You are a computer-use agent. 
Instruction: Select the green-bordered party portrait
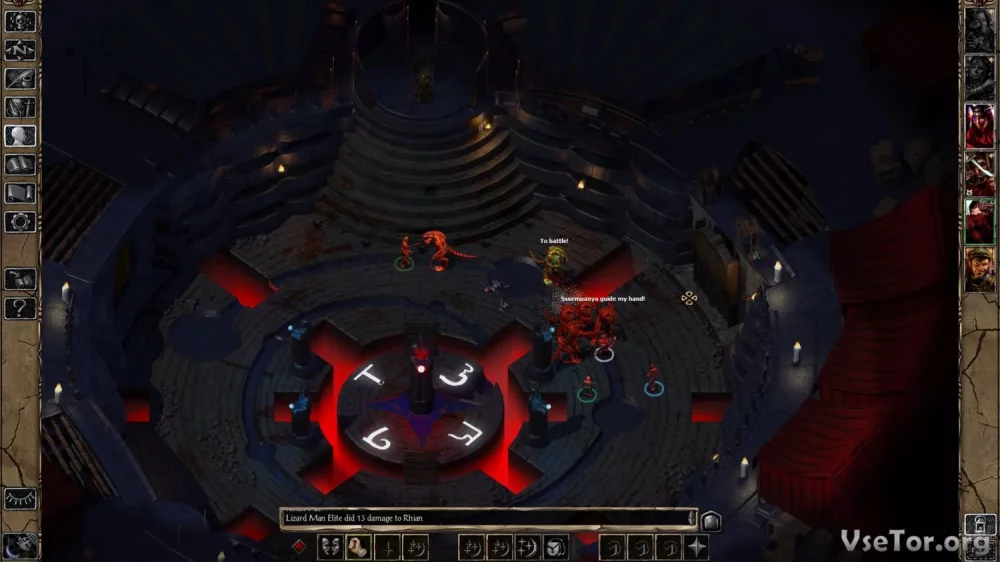pyautogui.click(x=979, y=221)
